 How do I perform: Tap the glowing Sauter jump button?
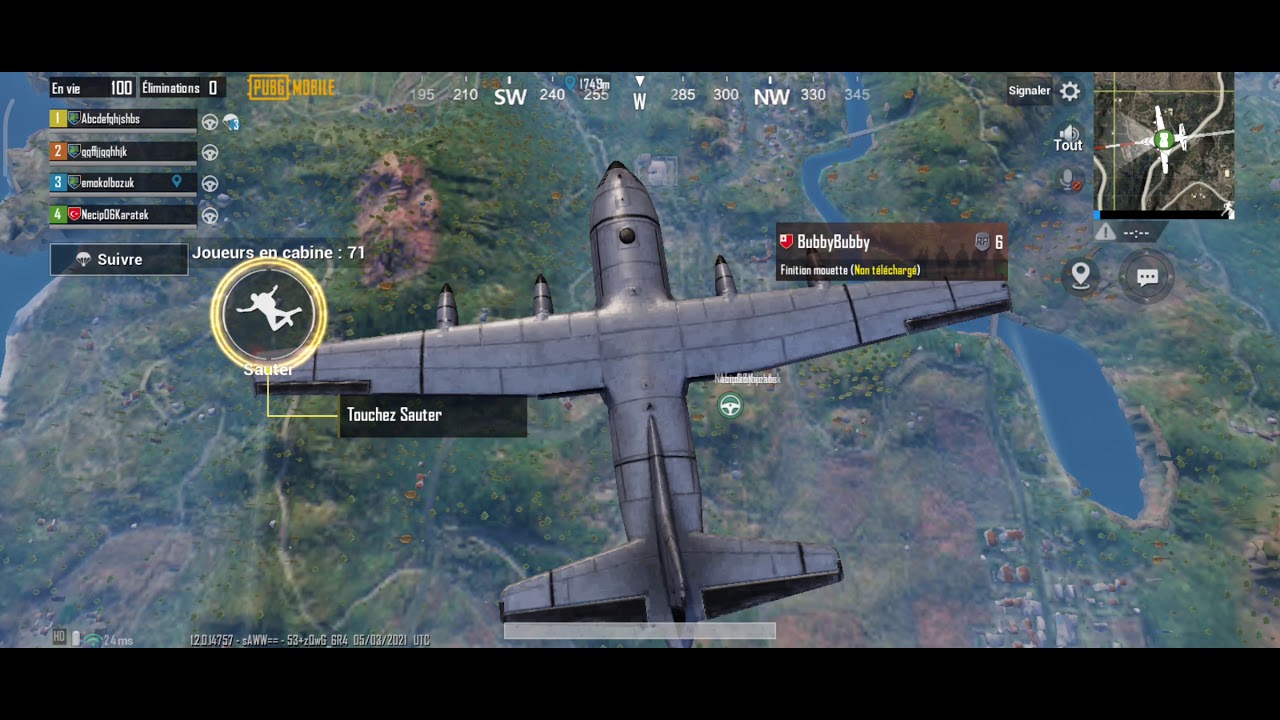(269, 313)
